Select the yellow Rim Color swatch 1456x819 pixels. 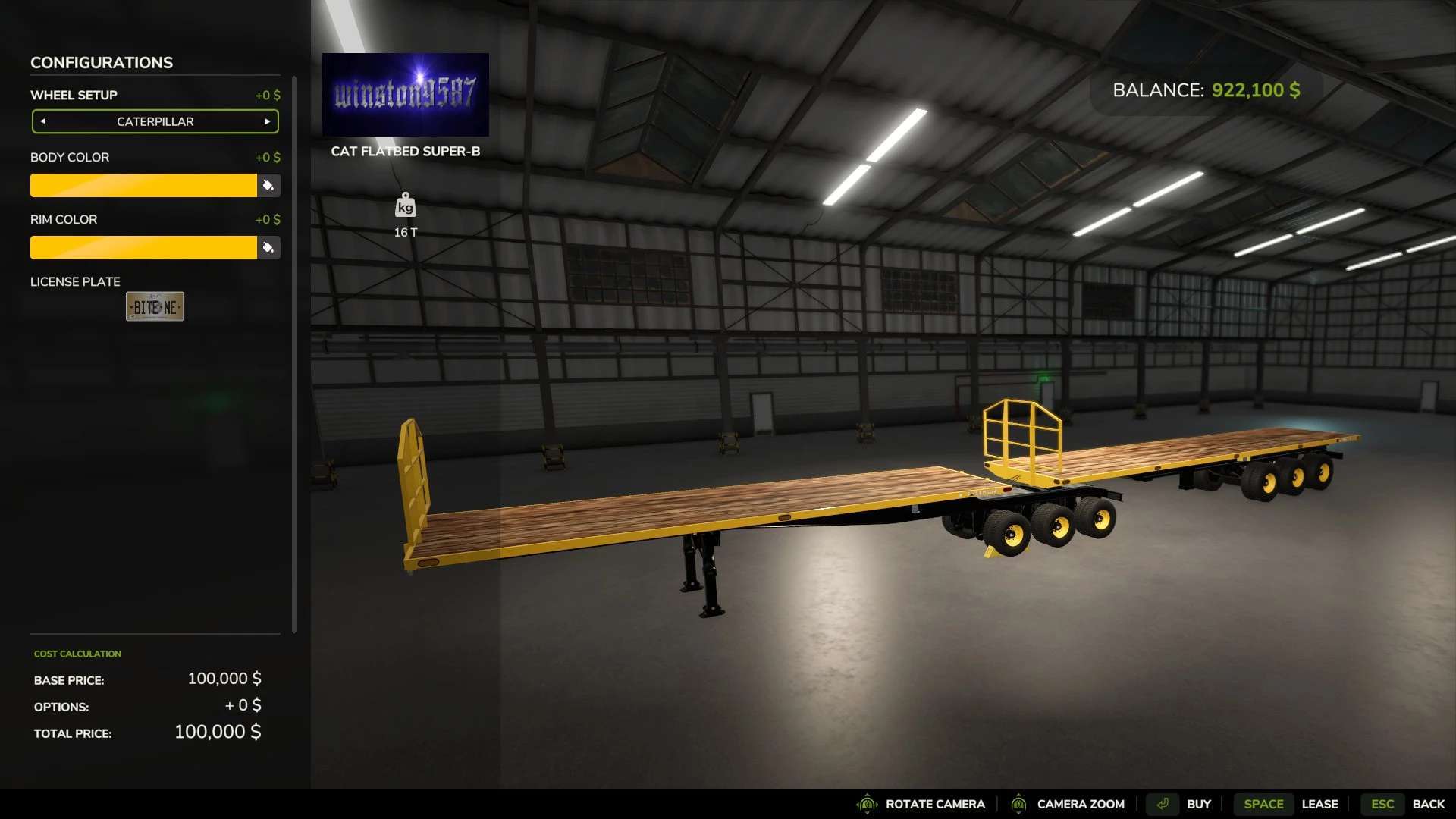click(144, 247)
